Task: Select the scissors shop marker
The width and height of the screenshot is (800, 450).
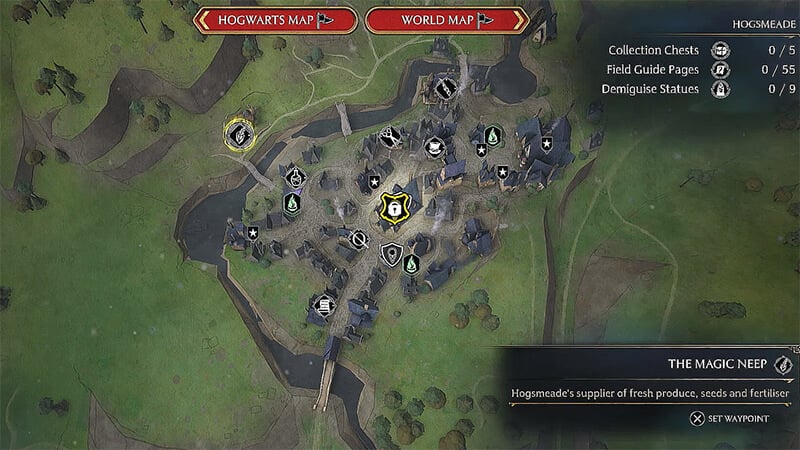Action: click(387, 139)
